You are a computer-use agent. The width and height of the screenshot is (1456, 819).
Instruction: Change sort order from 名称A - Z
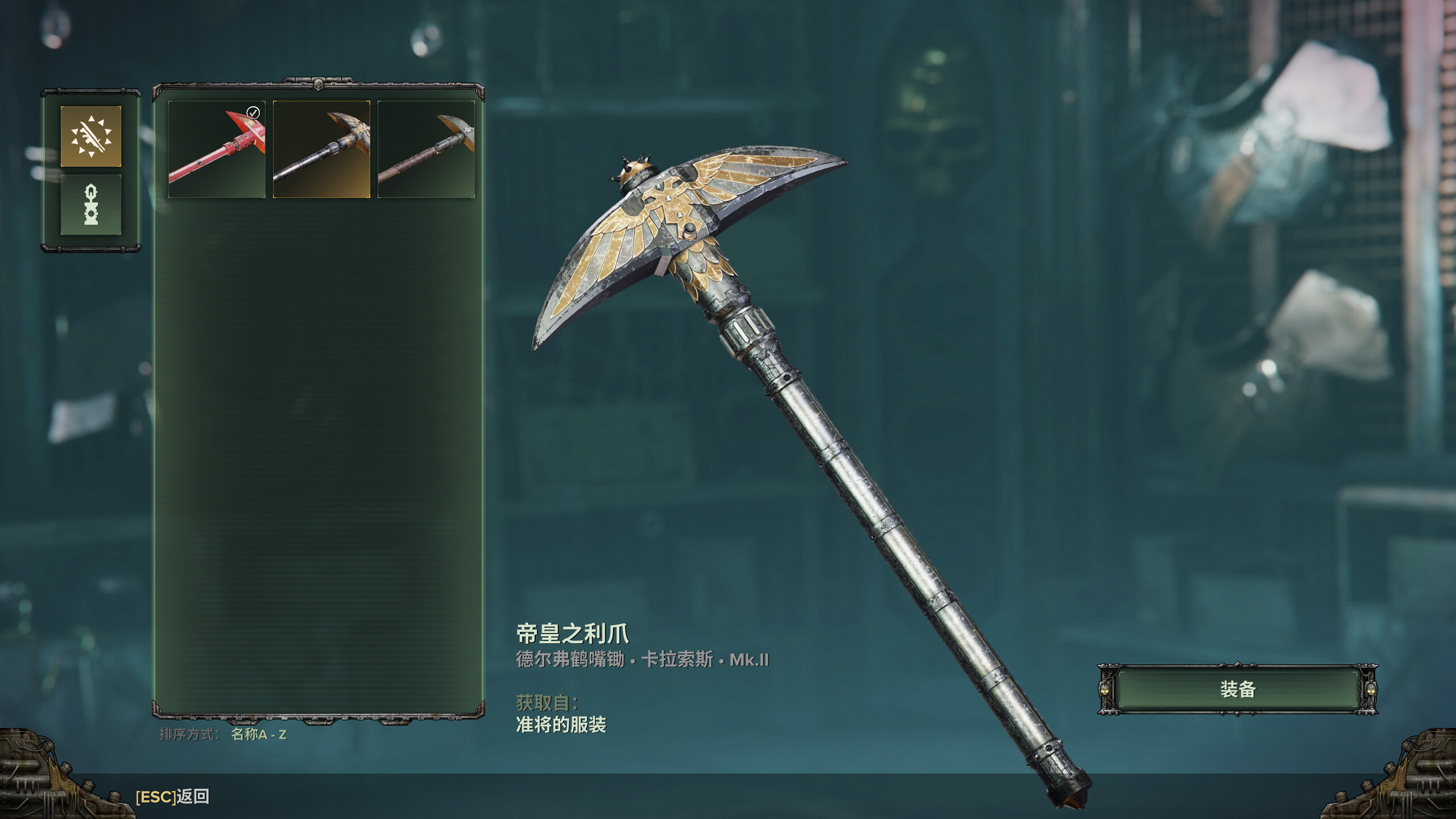click(259, 734)
